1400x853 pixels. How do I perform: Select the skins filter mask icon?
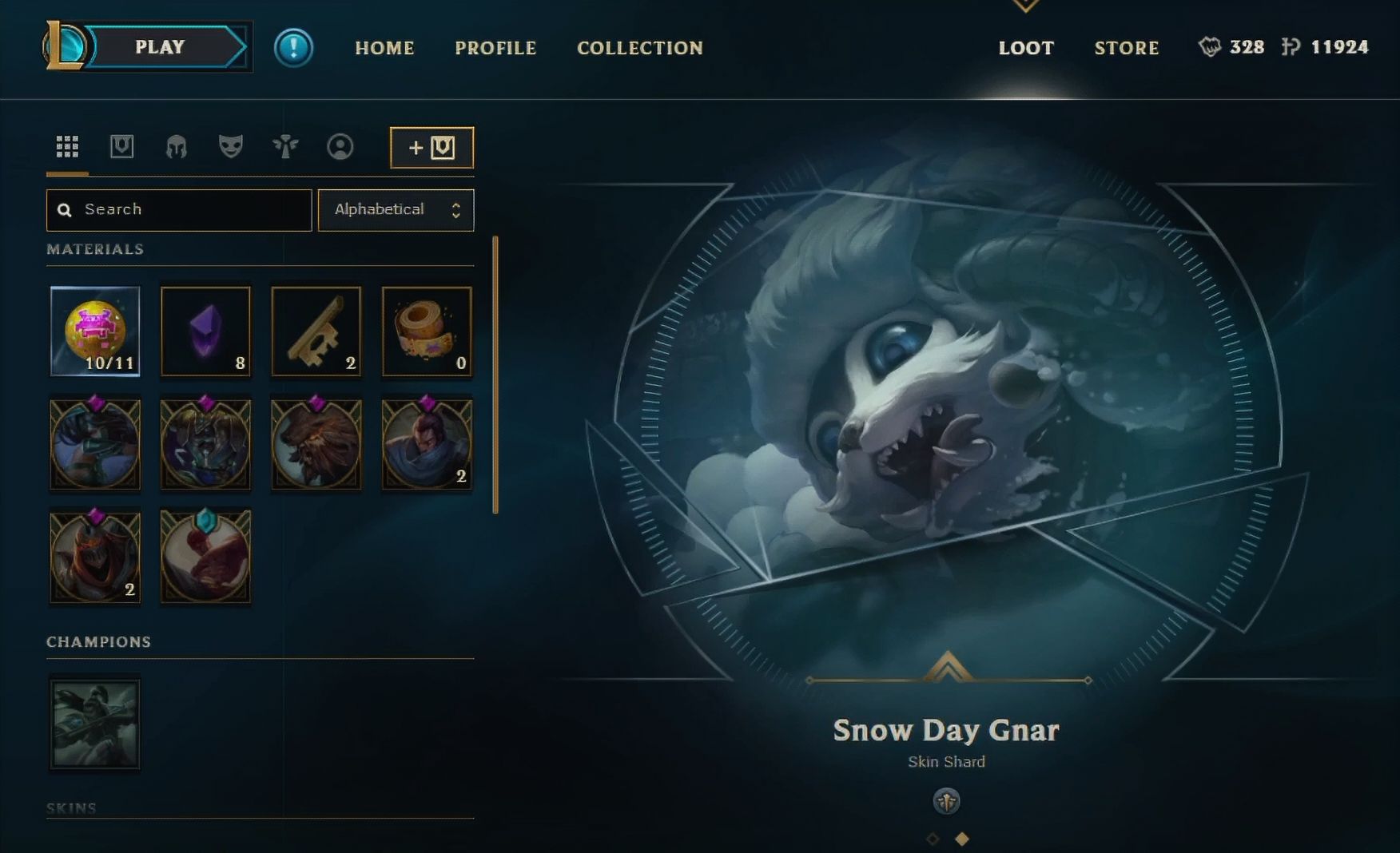pyautogui.click(x=230, y=146)
